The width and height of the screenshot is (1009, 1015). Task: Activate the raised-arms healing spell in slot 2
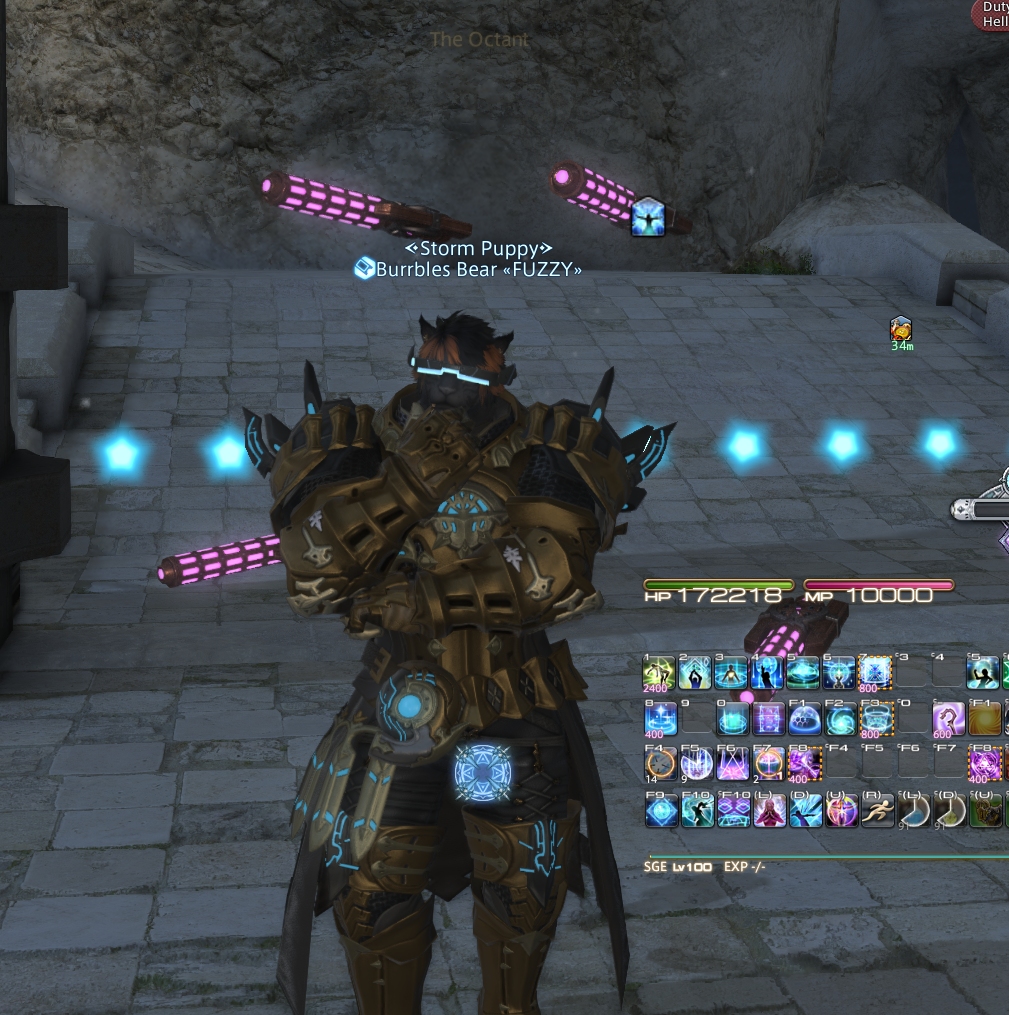(694, 673)
